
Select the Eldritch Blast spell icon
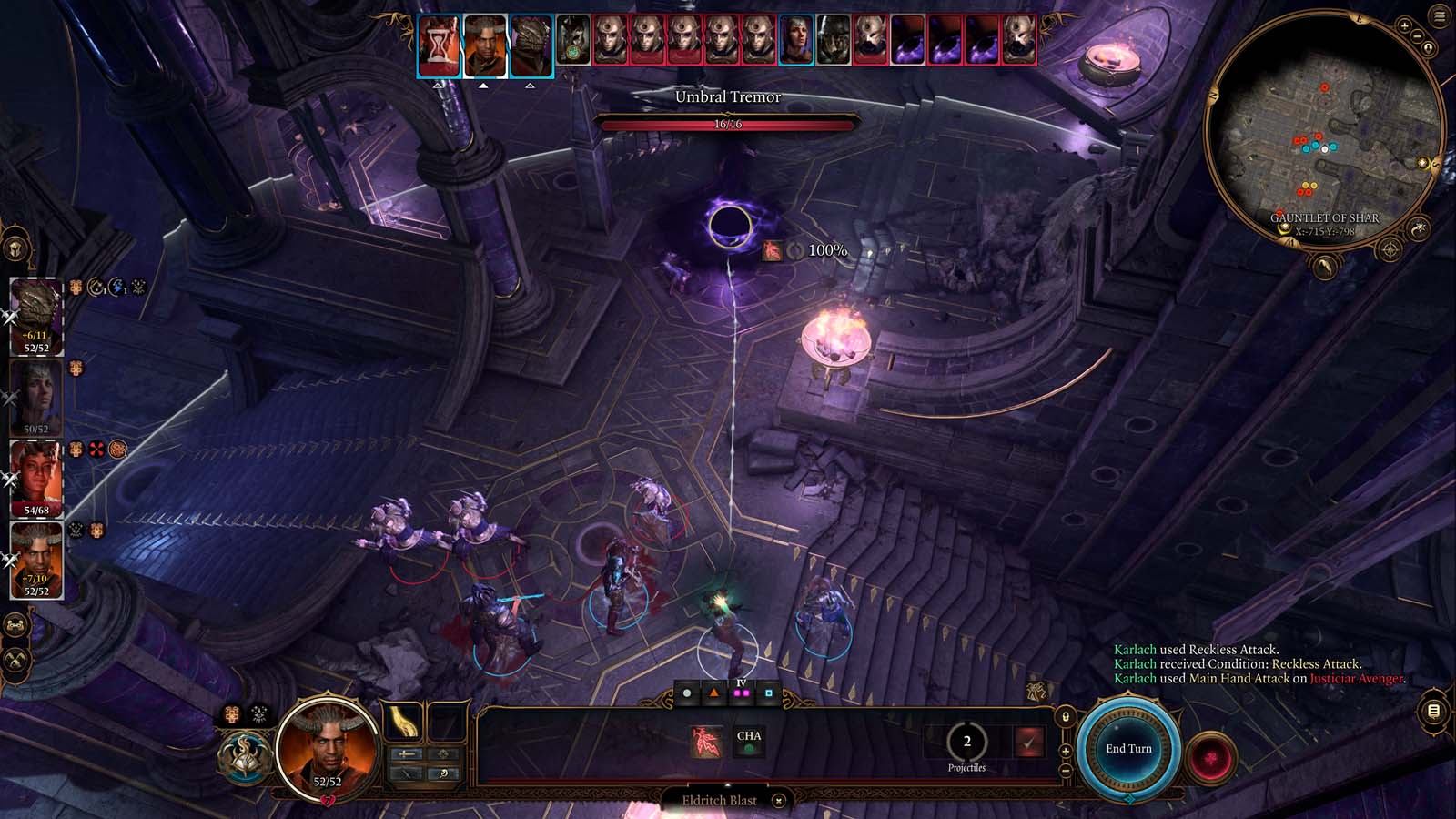(705, 743)
